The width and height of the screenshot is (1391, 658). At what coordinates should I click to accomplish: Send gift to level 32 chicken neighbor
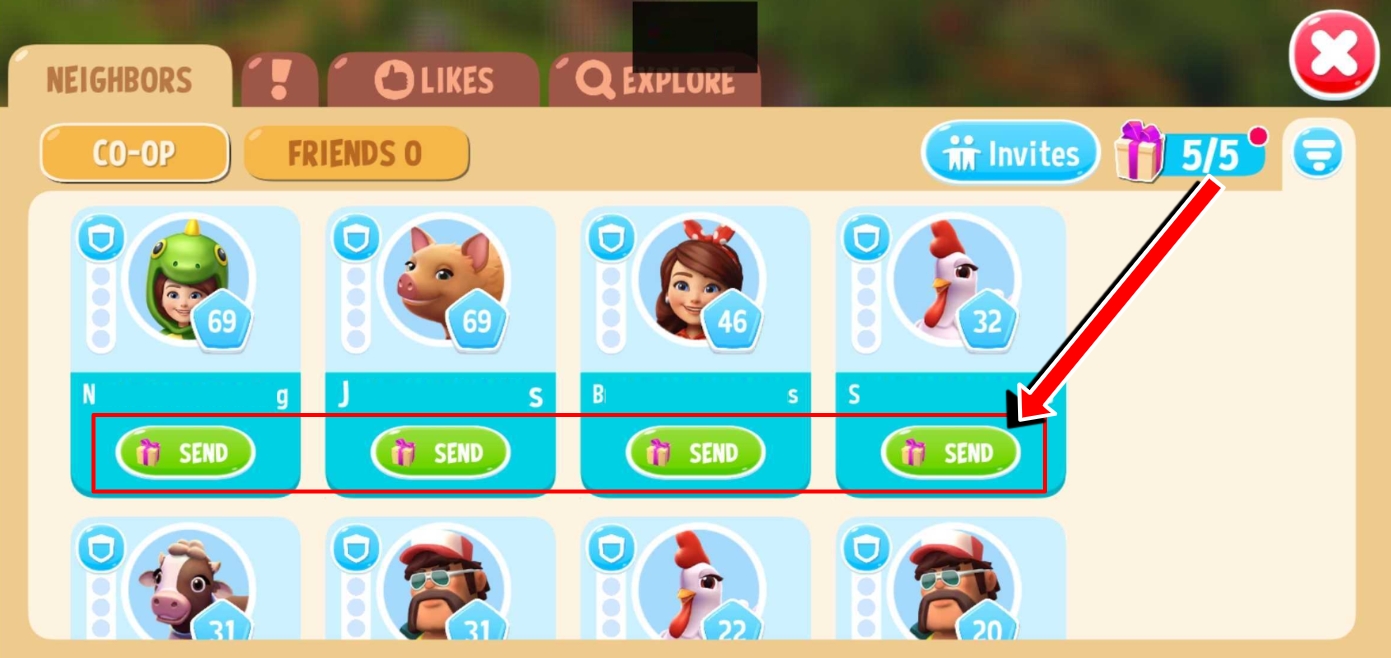tap(950, 453)
